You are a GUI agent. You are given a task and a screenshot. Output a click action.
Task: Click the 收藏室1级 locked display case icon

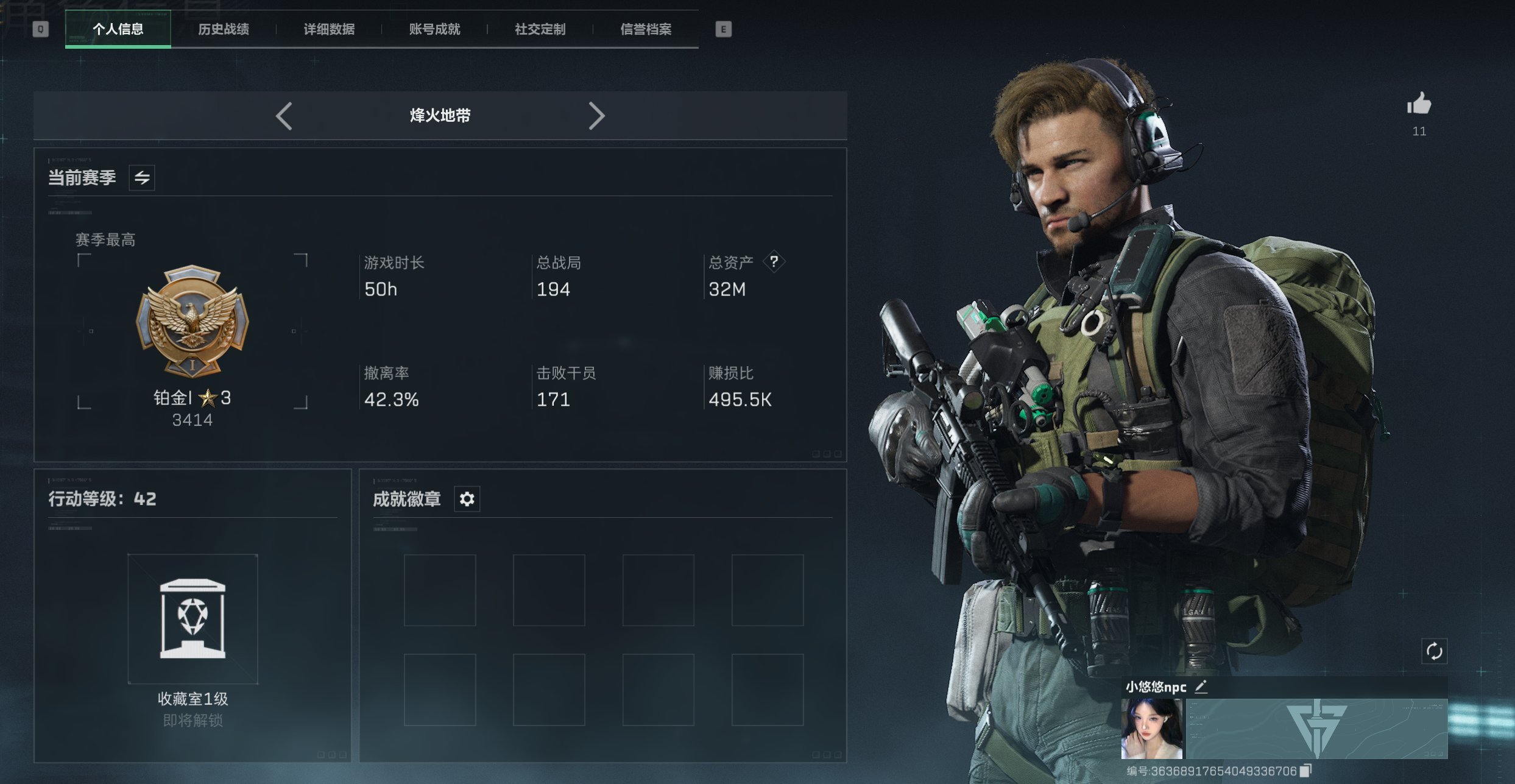(192, 620)
